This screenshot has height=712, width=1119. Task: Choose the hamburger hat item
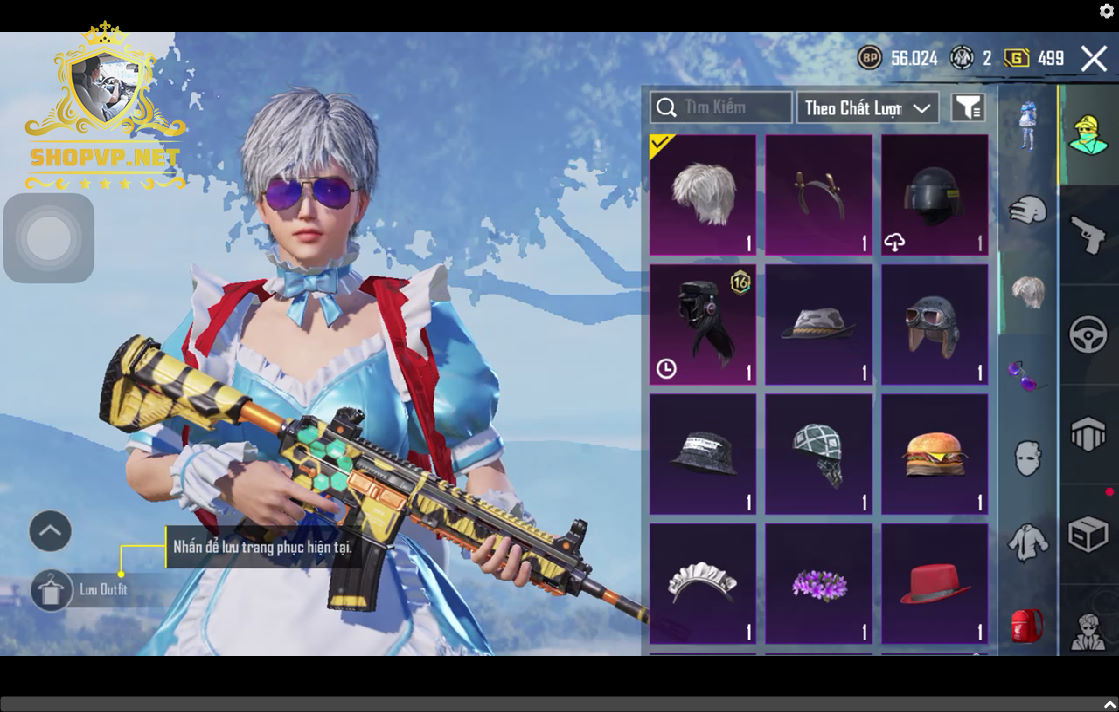coord(934,455)
